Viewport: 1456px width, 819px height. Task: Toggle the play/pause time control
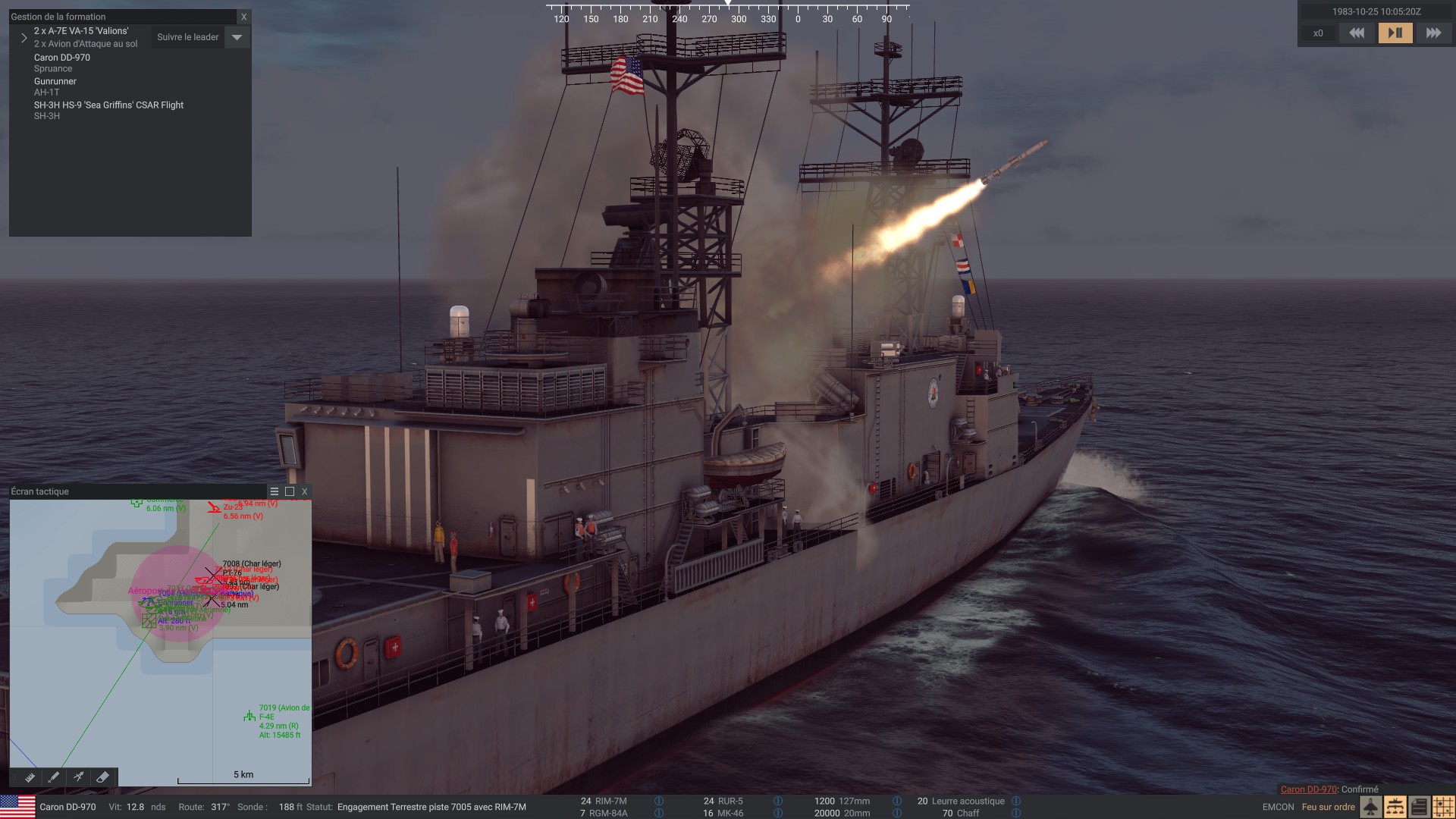1395,33
